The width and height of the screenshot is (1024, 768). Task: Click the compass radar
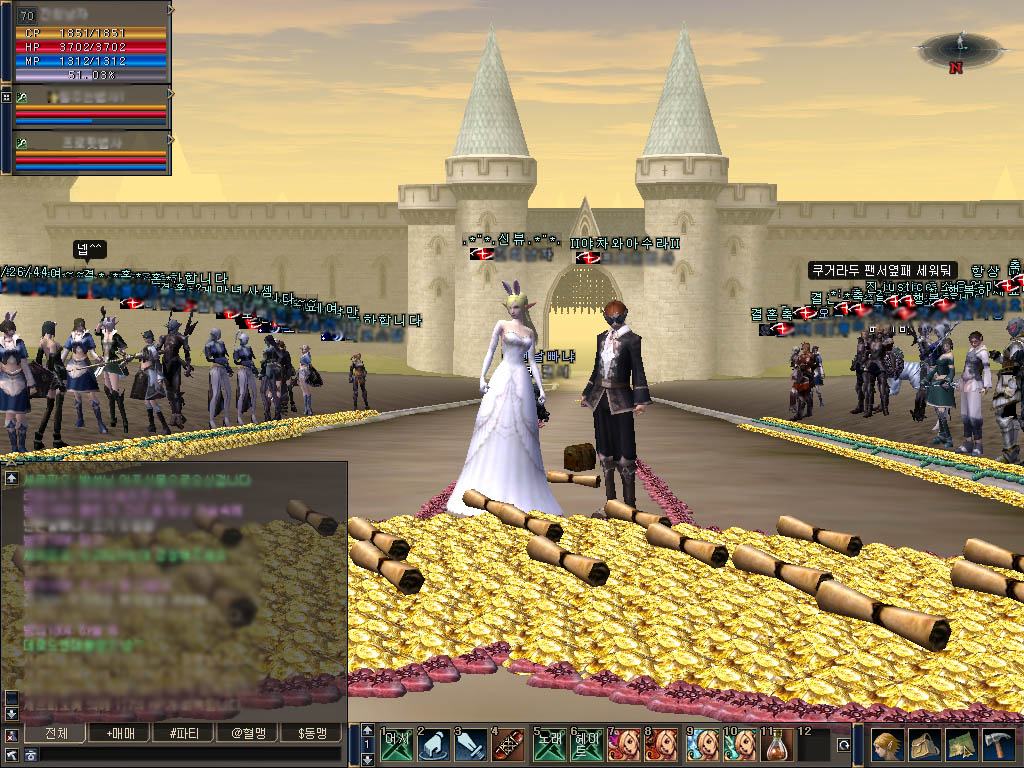959,48
